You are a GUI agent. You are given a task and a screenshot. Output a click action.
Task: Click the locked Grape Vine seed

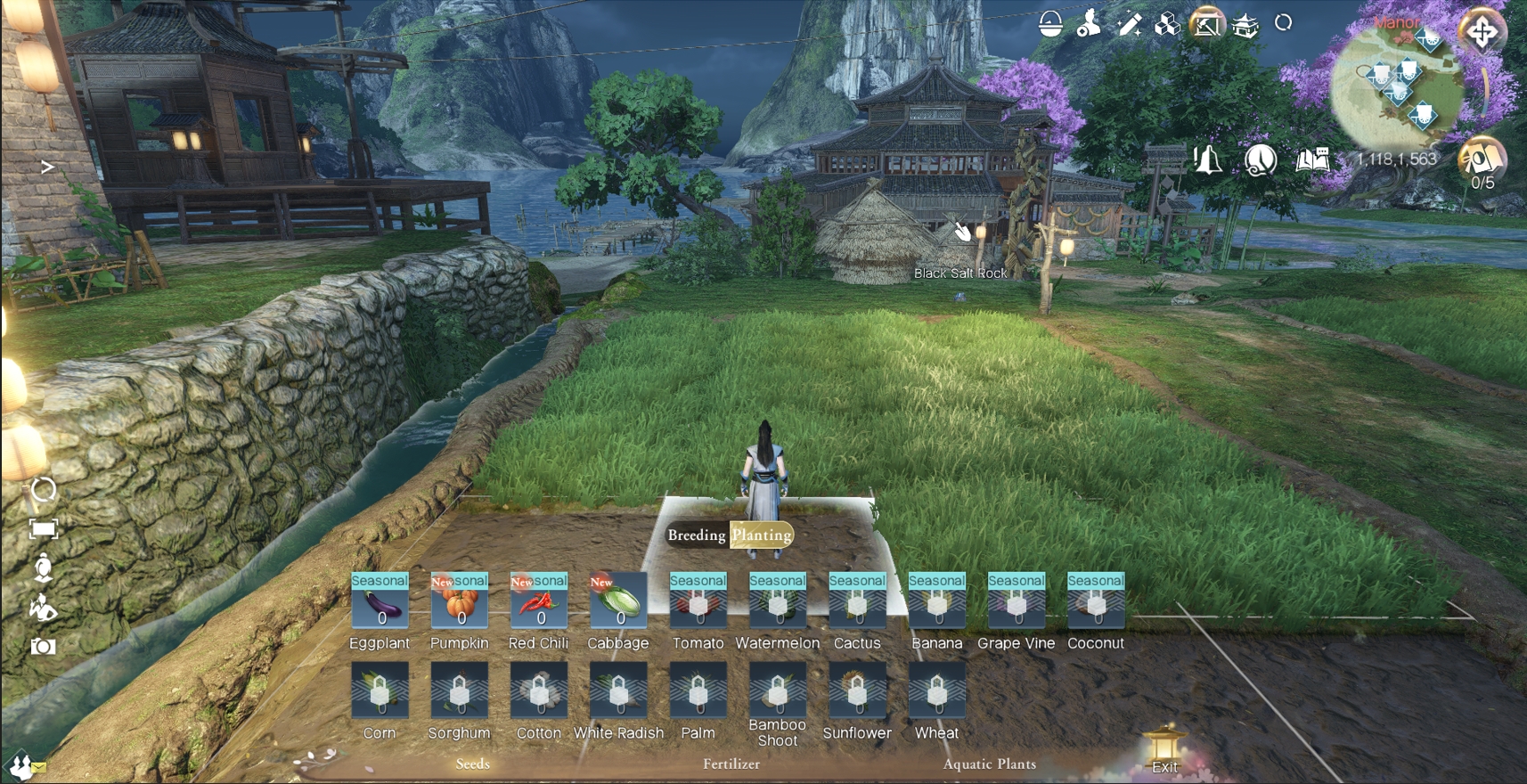(1016, 602)
